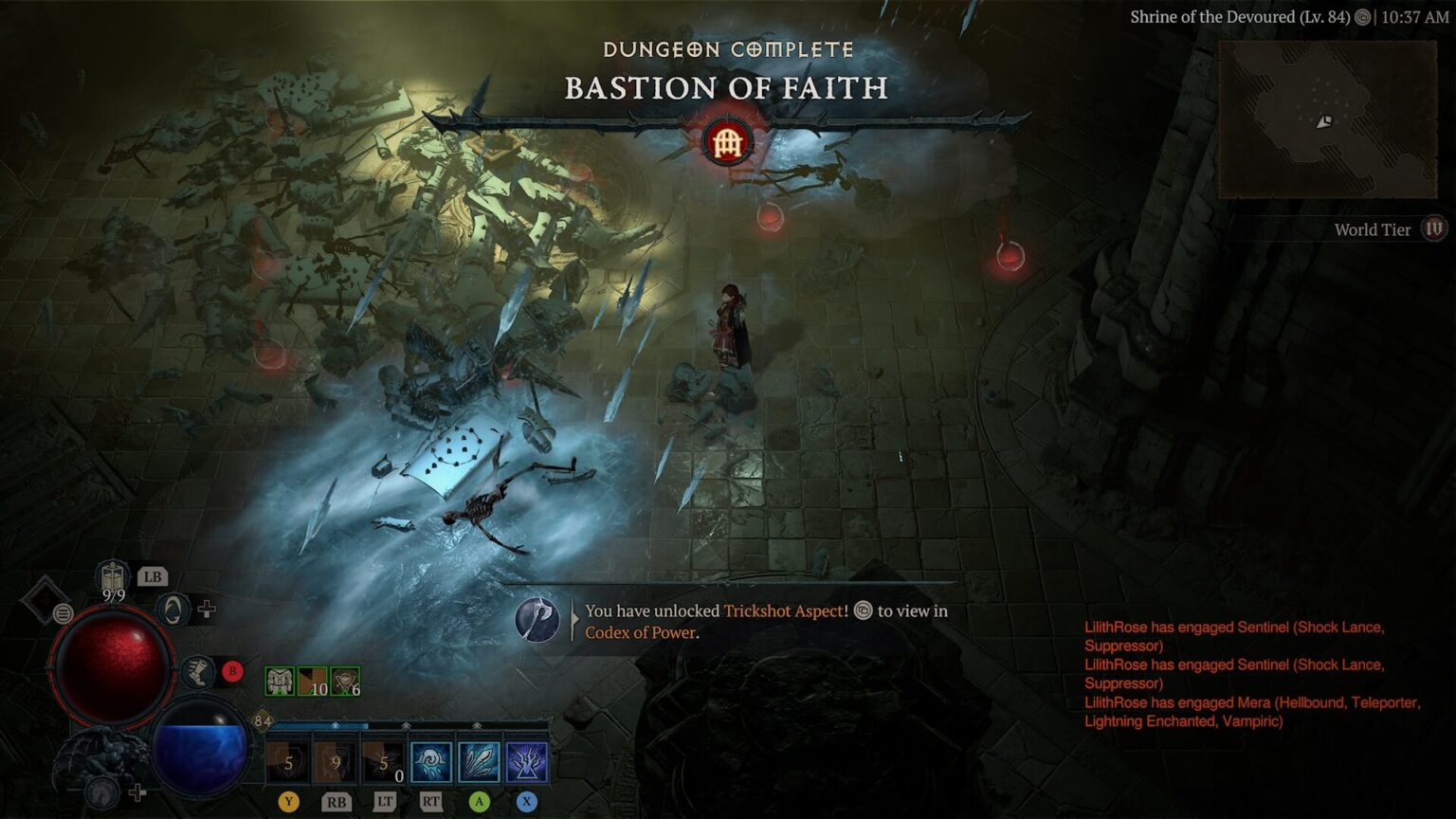Click the mount horse icon
Image resolution: width=1456 pixels, height=819 pixels.
coord(102,790)
